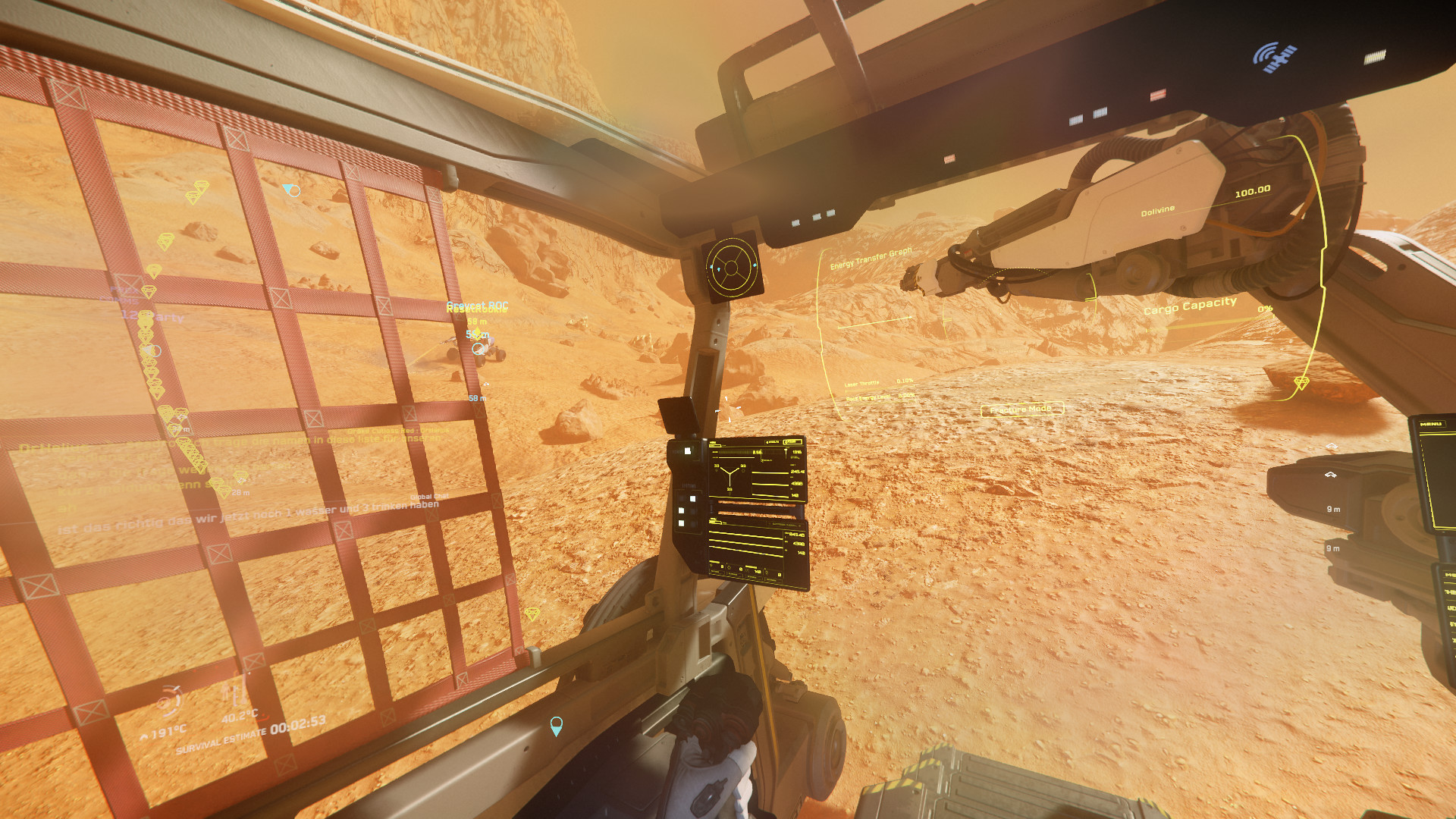Expand the Energy Transfer Graph overlay
This screenshot has height=819, width=1456.
872,258
